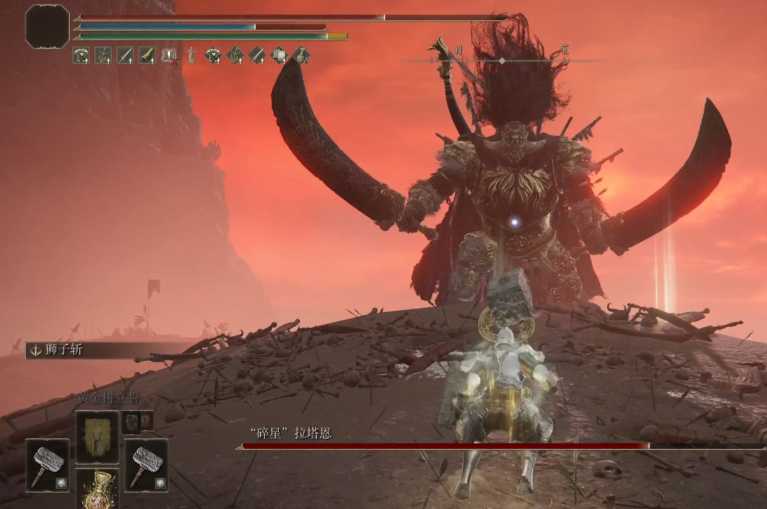Screen dimensions: 767x509
Task: Use the golden flask item slot
Action: (x=97, y=491)
